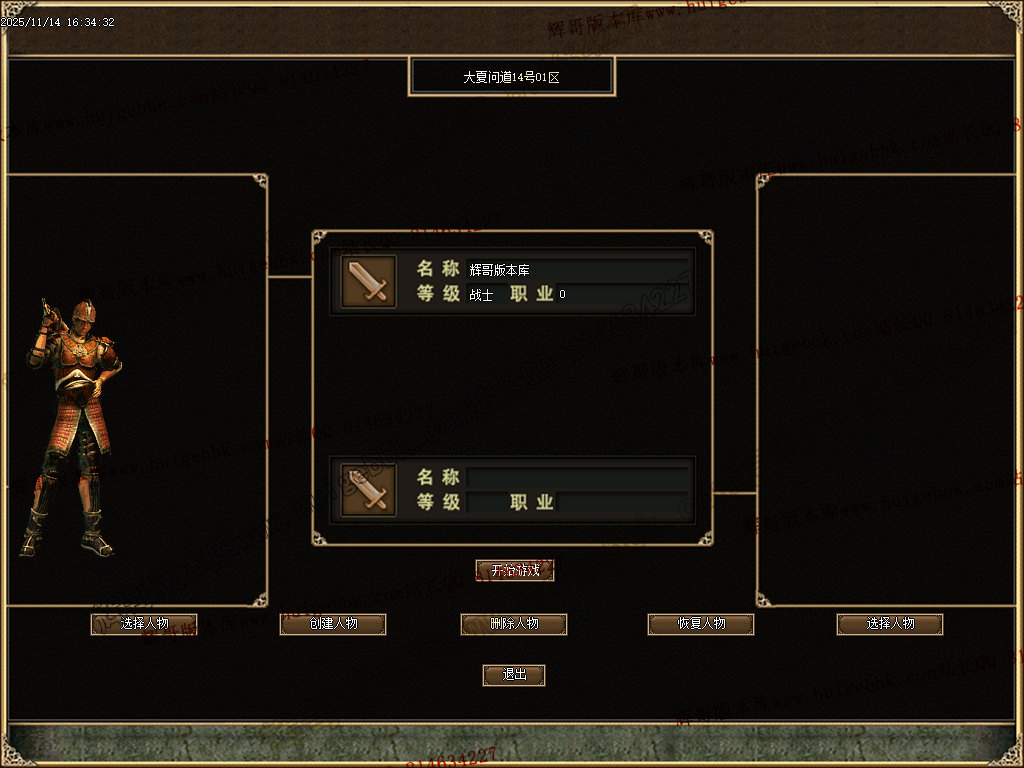Click the 选择人物 button under the empty right panel
Screen dimensions: 1024x768
(890, 624)
